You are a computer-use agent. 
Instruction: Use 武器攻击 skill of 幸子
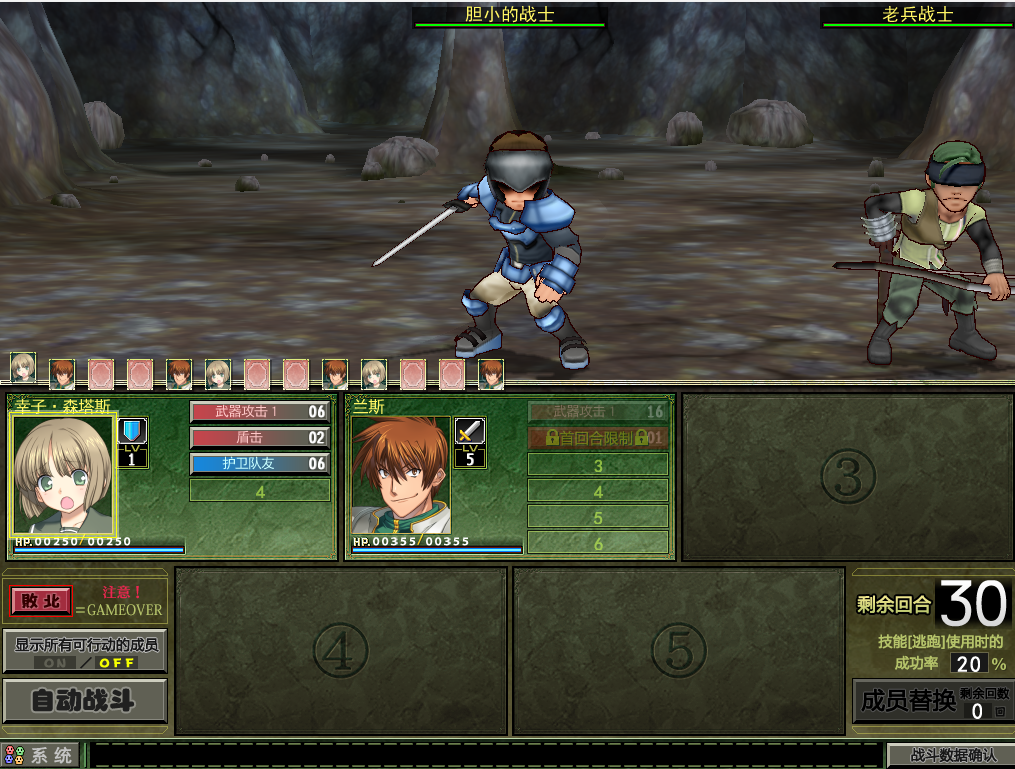pos(259,412)
